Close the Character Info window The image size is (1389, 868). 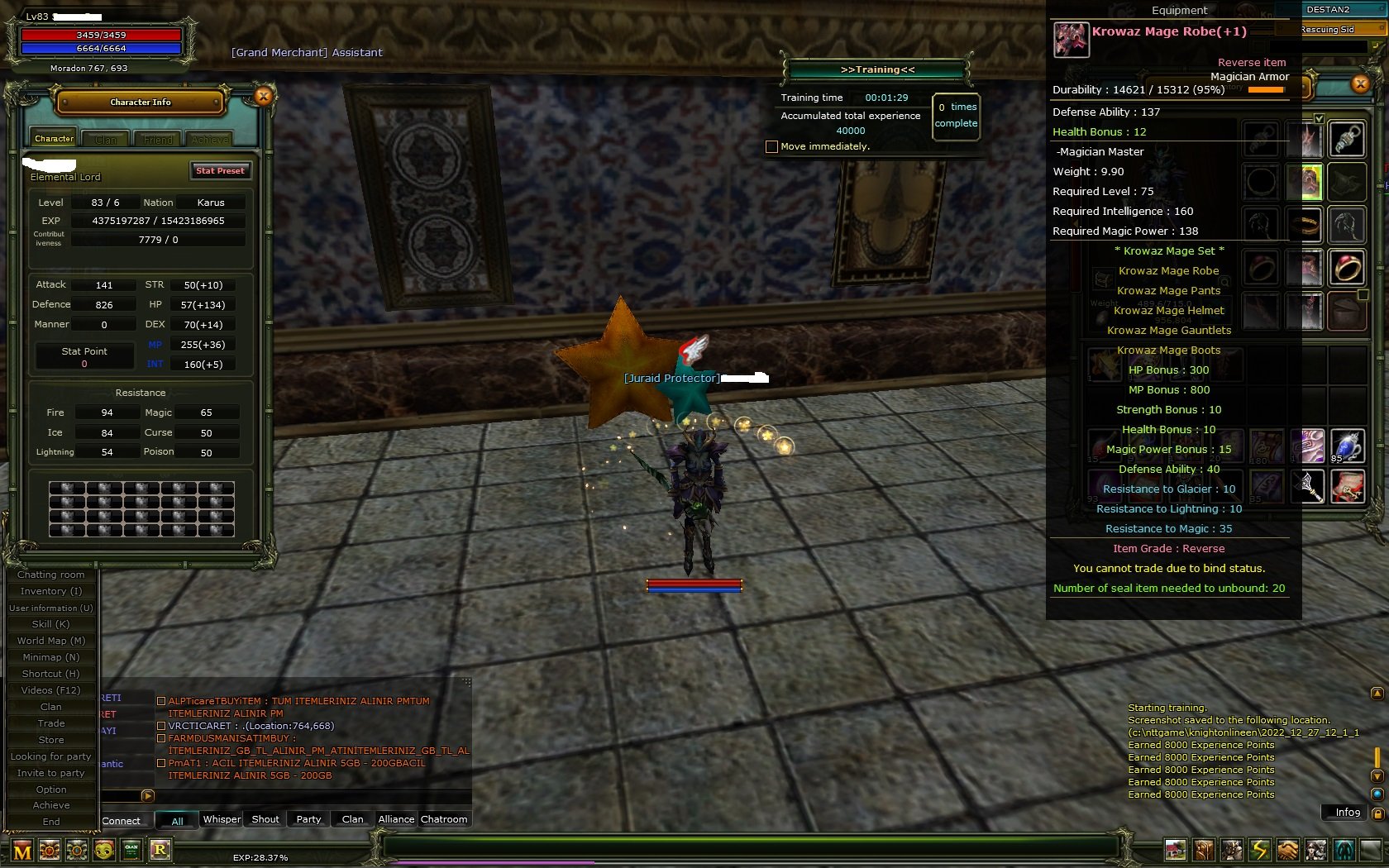(x=263, y=97)
